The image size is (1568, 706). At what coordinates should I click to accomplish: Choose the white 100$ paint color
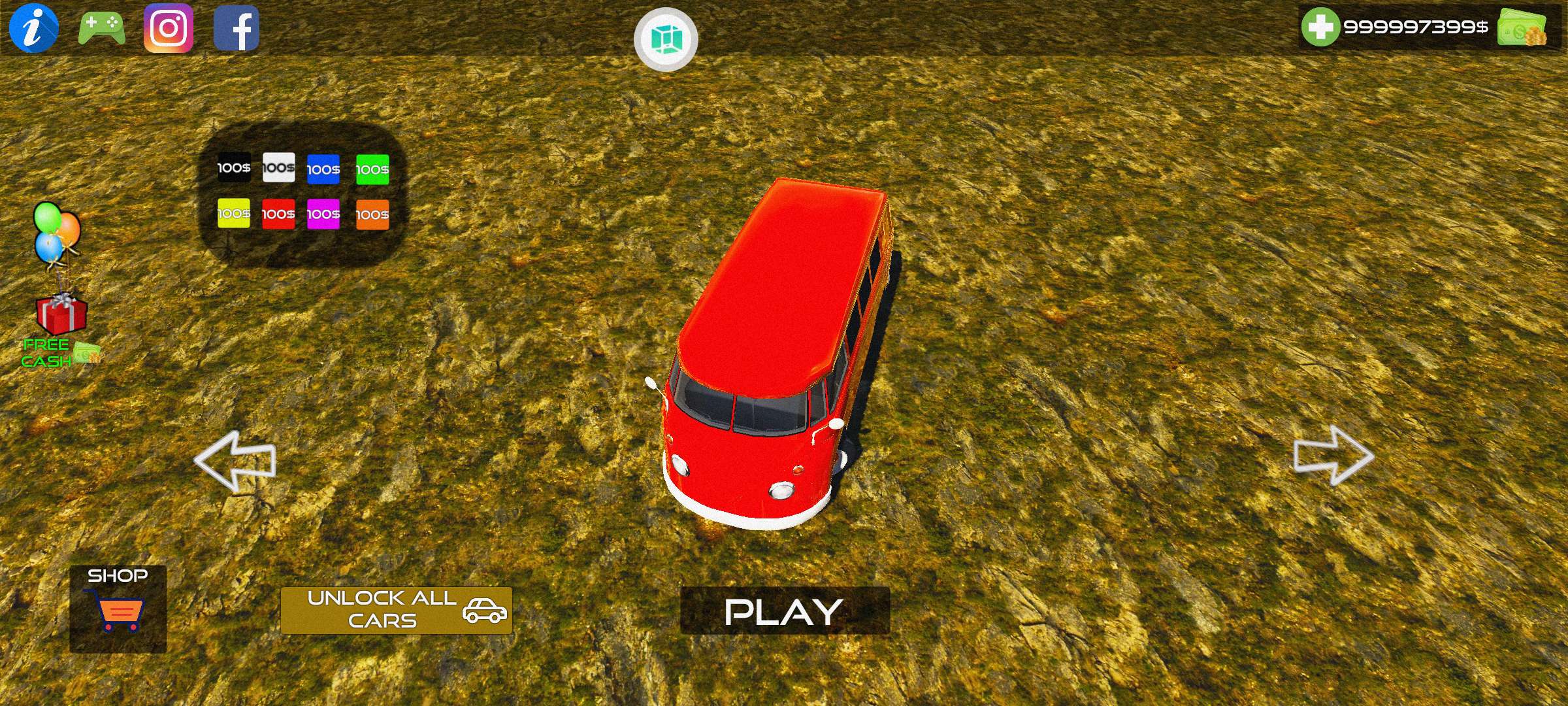coord(278,167)
